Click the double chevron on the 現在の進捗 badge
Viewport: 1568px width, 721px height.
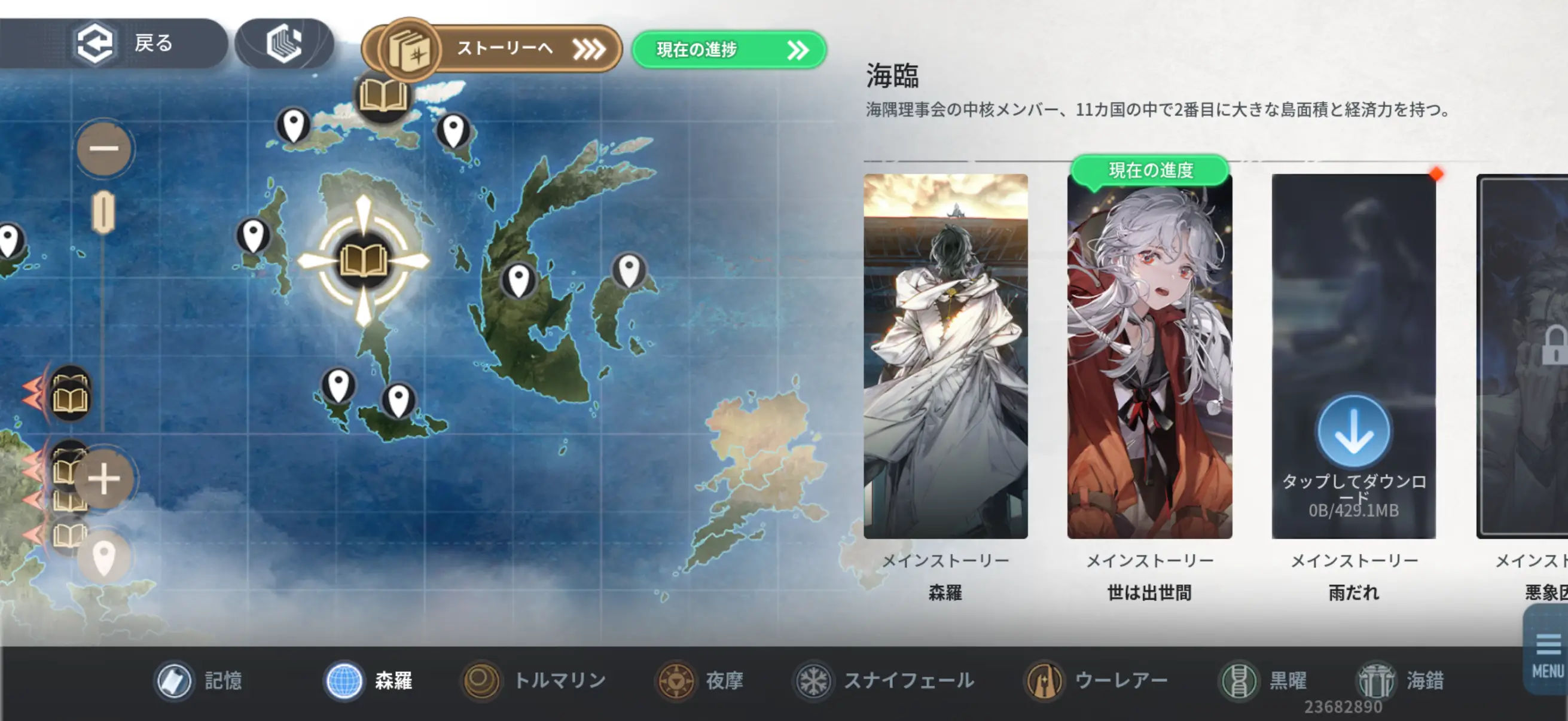798,51
